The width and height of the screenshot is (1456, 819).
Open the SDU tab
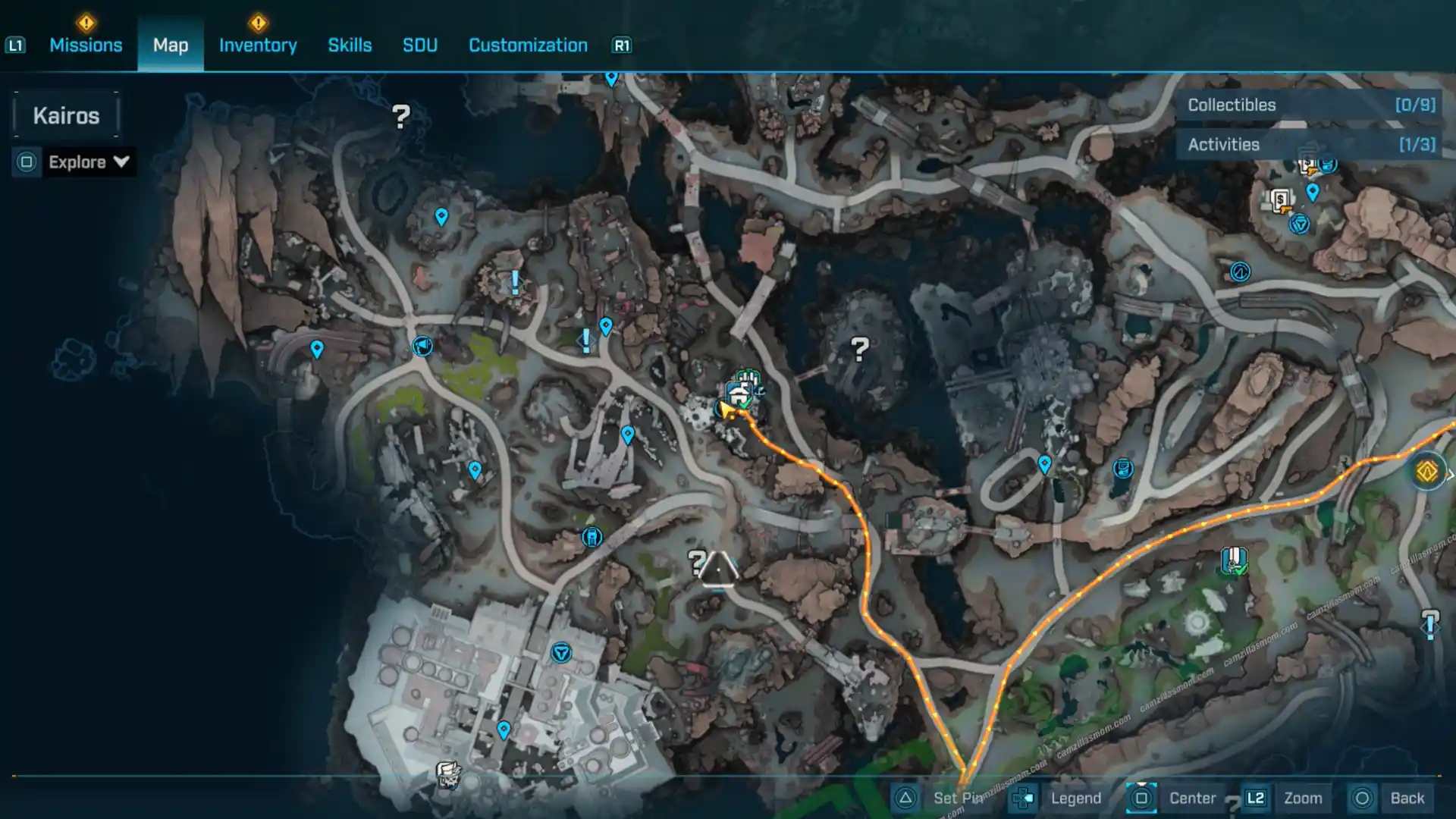420,45
